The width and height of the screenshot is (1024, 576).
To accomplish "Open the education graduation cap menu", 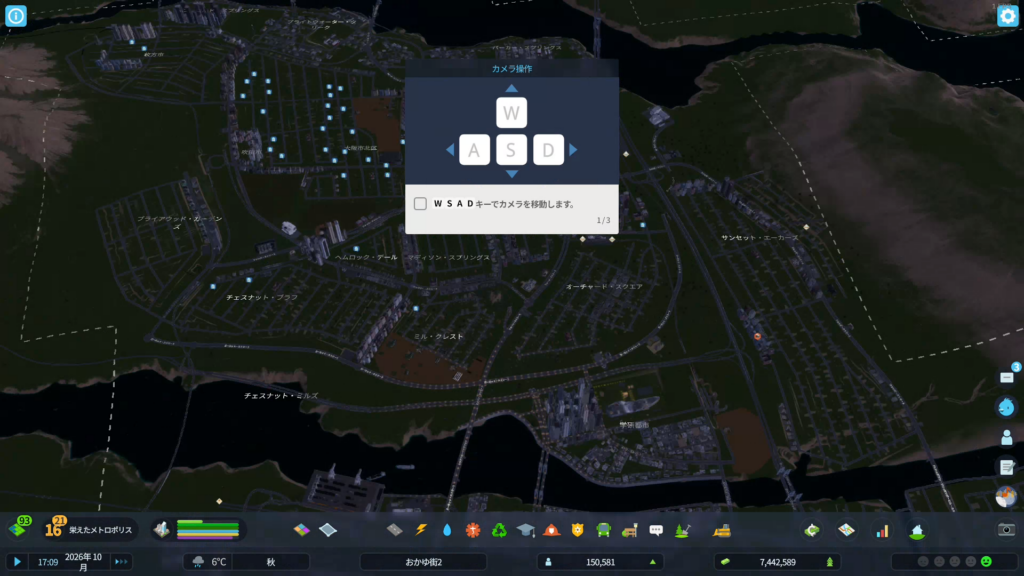I will [x=525, y=529].
